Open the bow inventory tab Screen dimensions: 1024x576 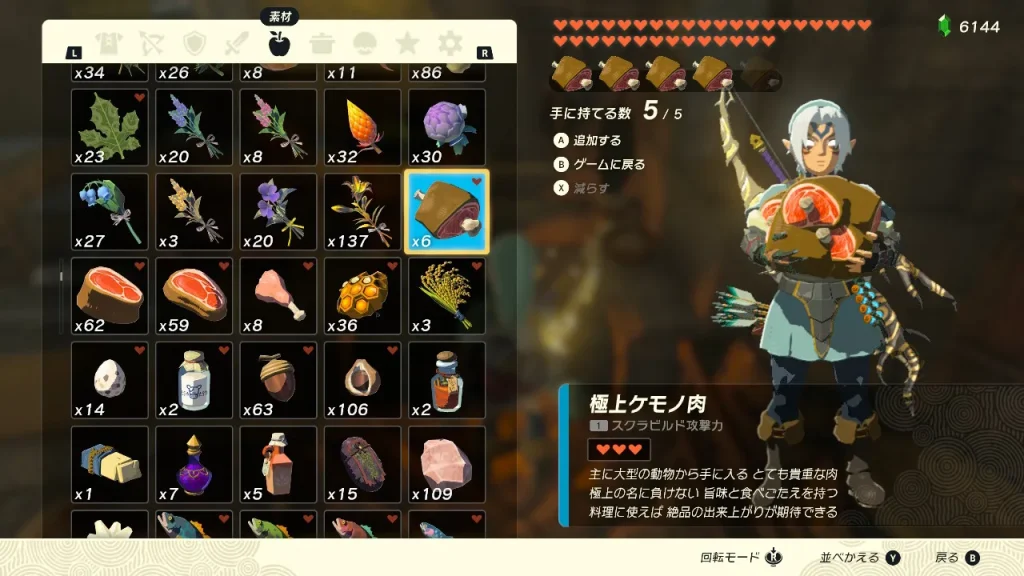151,43
